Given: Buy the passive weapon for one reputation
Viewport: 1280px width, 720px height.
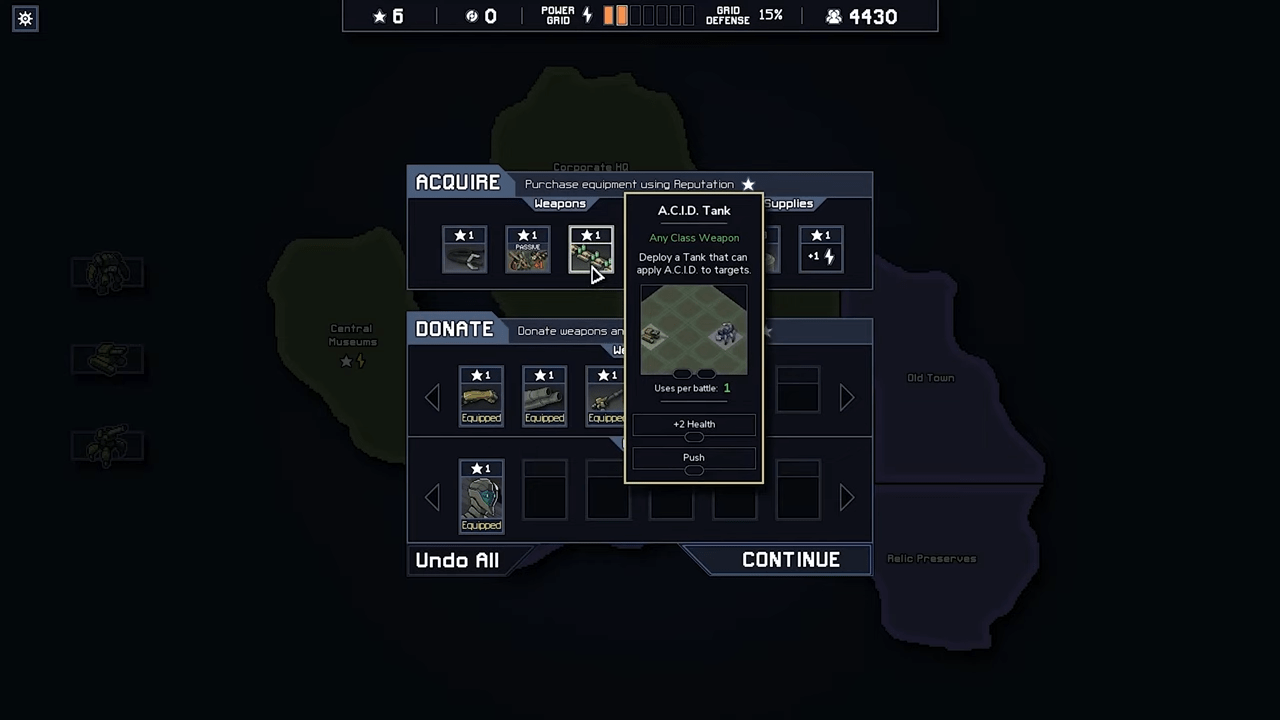Looking at the screenshot, I should tap(527, 250).
